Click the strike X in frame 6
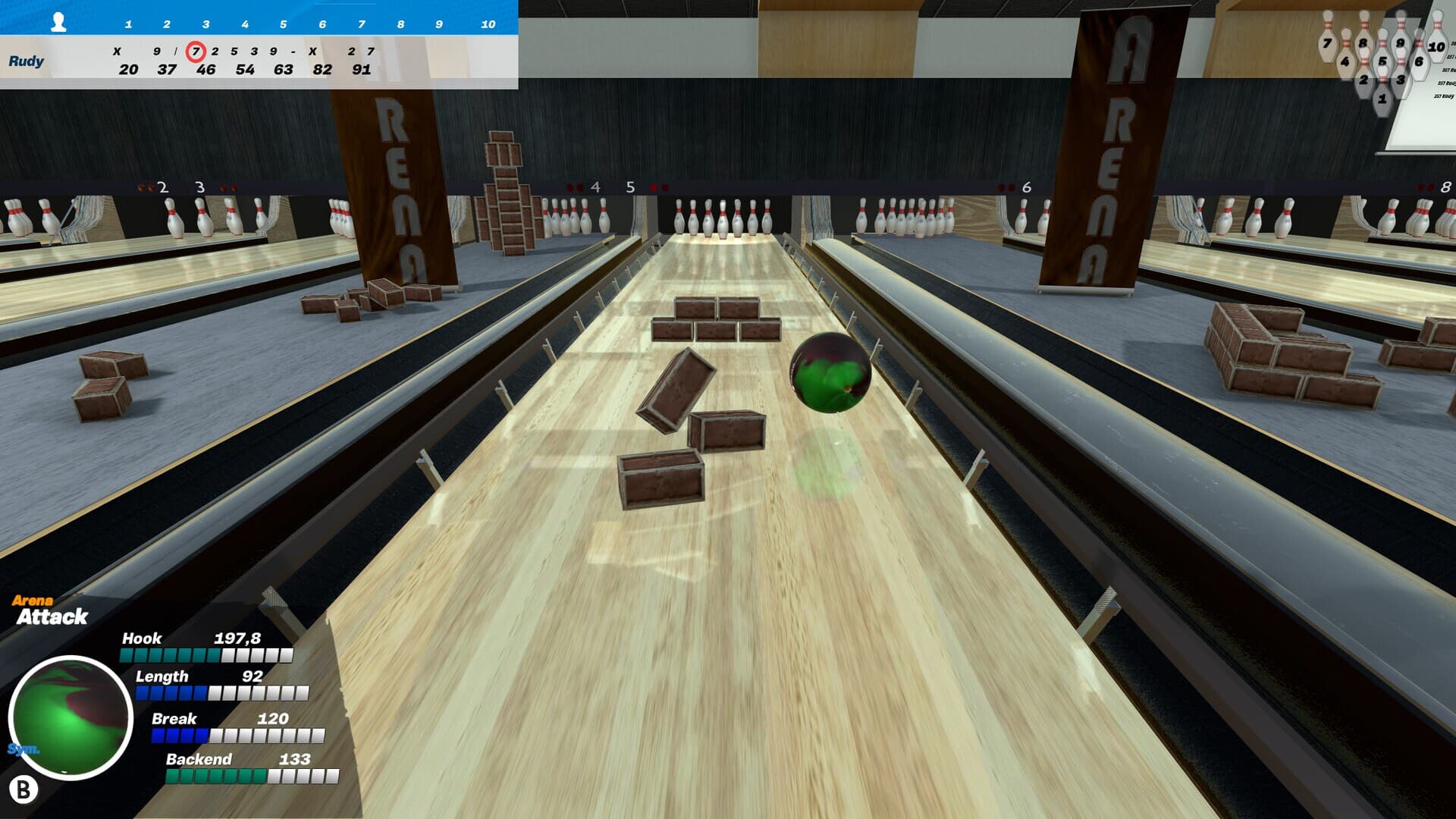 [x=314, y=51]
